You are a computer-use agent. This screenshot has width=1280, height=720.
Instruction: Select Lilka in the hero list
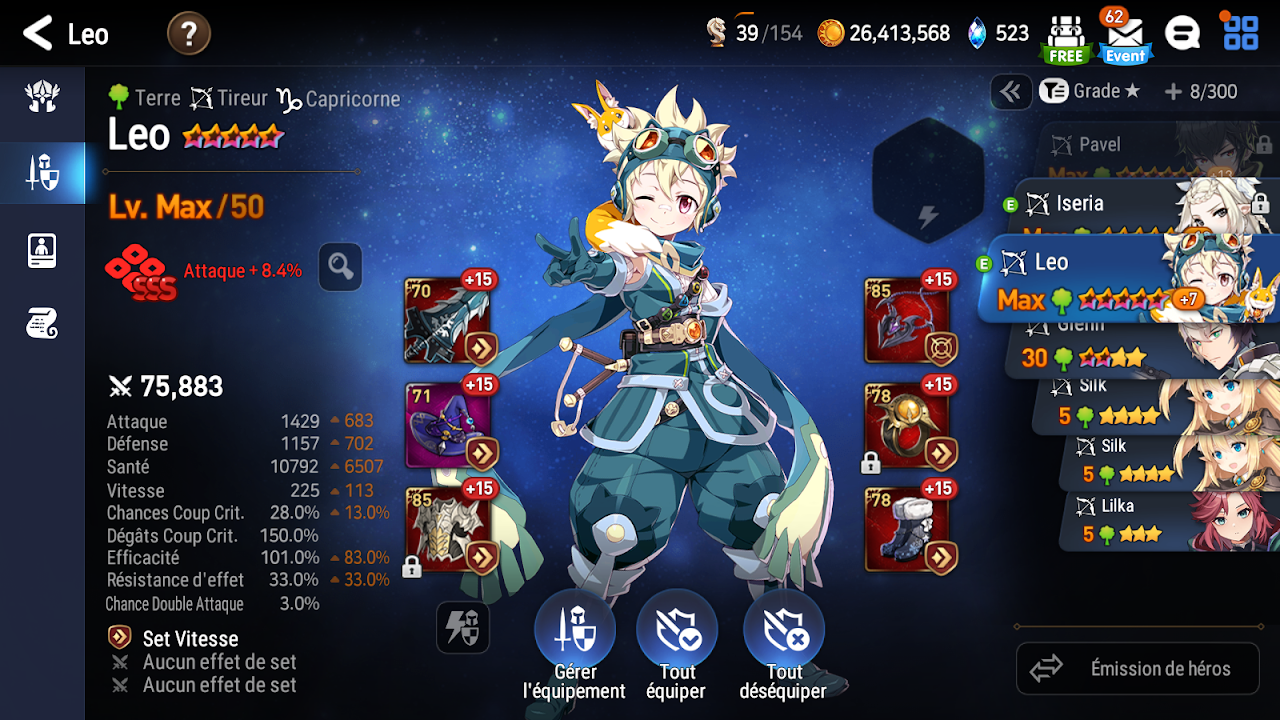[1140, 520]
